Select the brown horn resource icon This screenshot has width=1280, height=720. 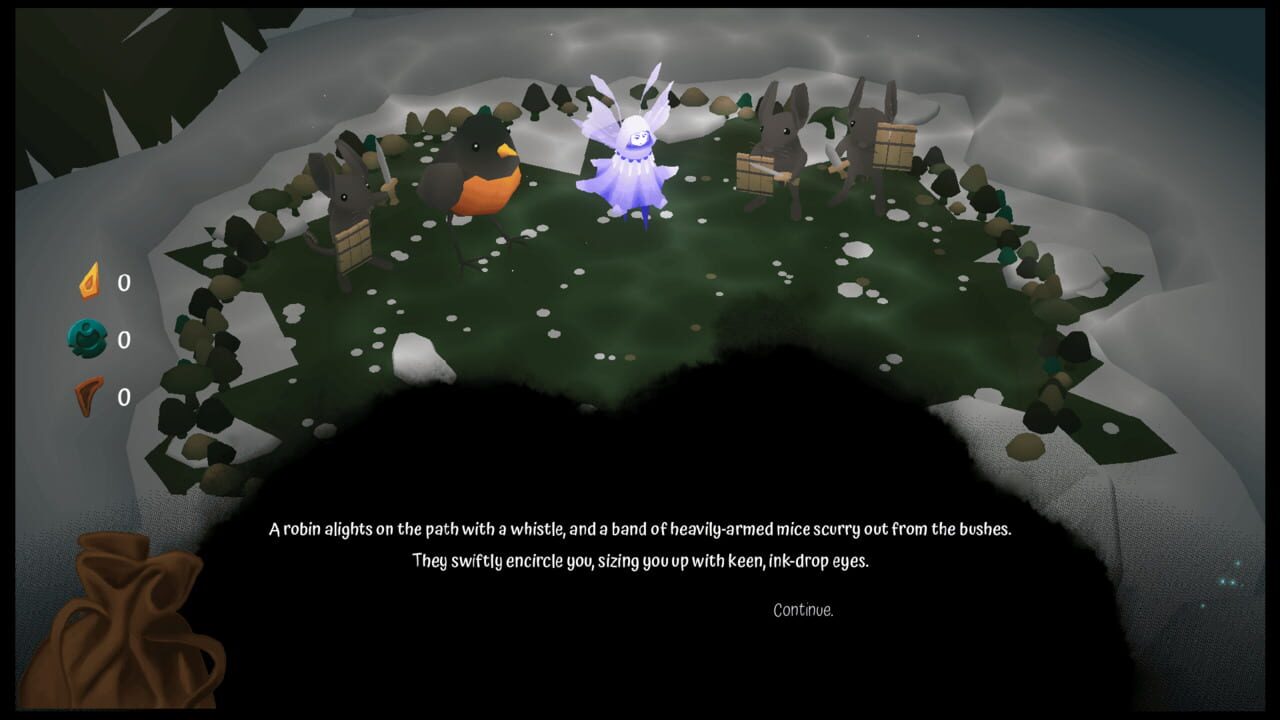(x=91, y=396)
